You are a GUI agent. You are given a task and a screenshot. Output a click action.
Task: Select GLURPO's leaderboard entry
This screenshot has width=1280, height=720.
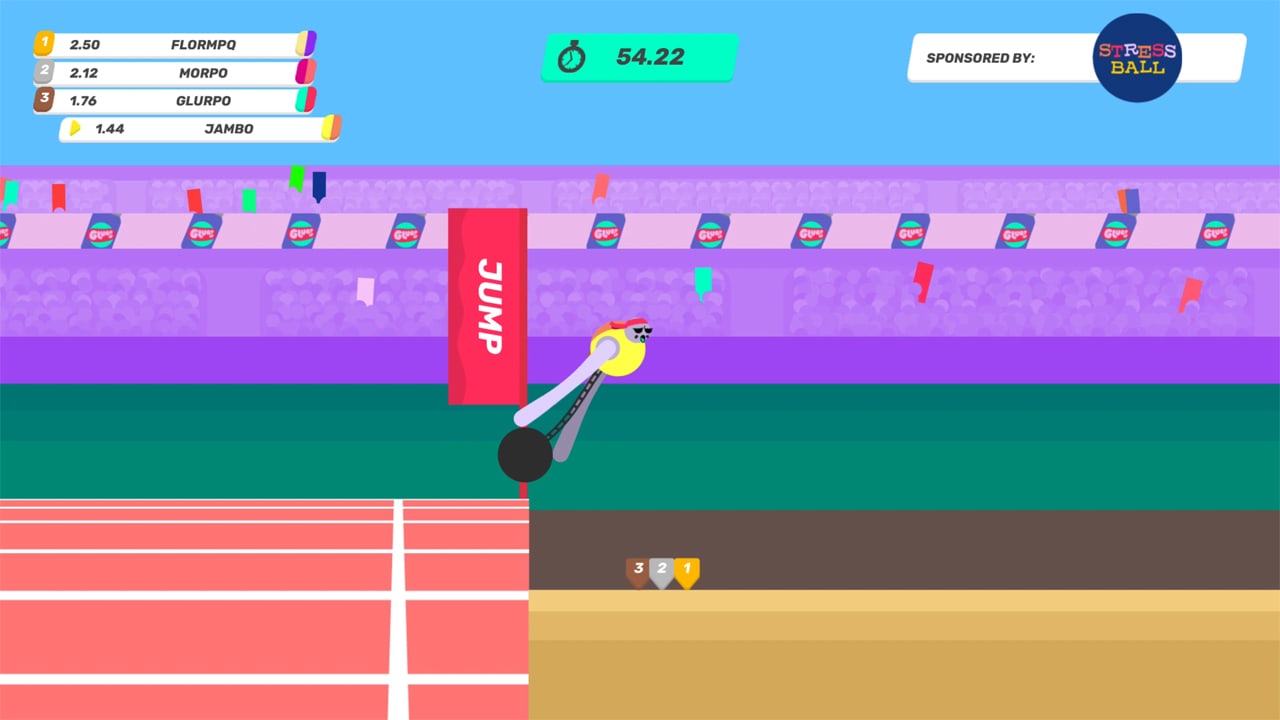click(202, 100)
